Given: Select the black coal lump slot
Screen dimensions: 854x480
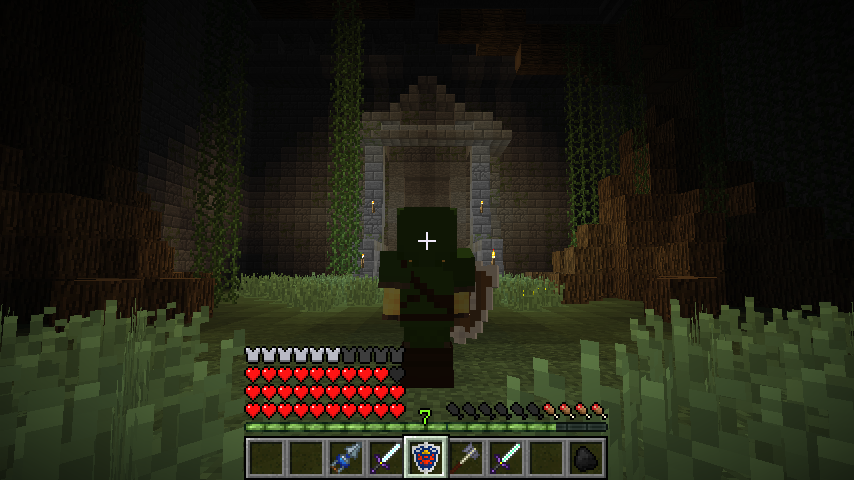Looking at the screenshot, I should pyautogui.click(x=586, y=458).
